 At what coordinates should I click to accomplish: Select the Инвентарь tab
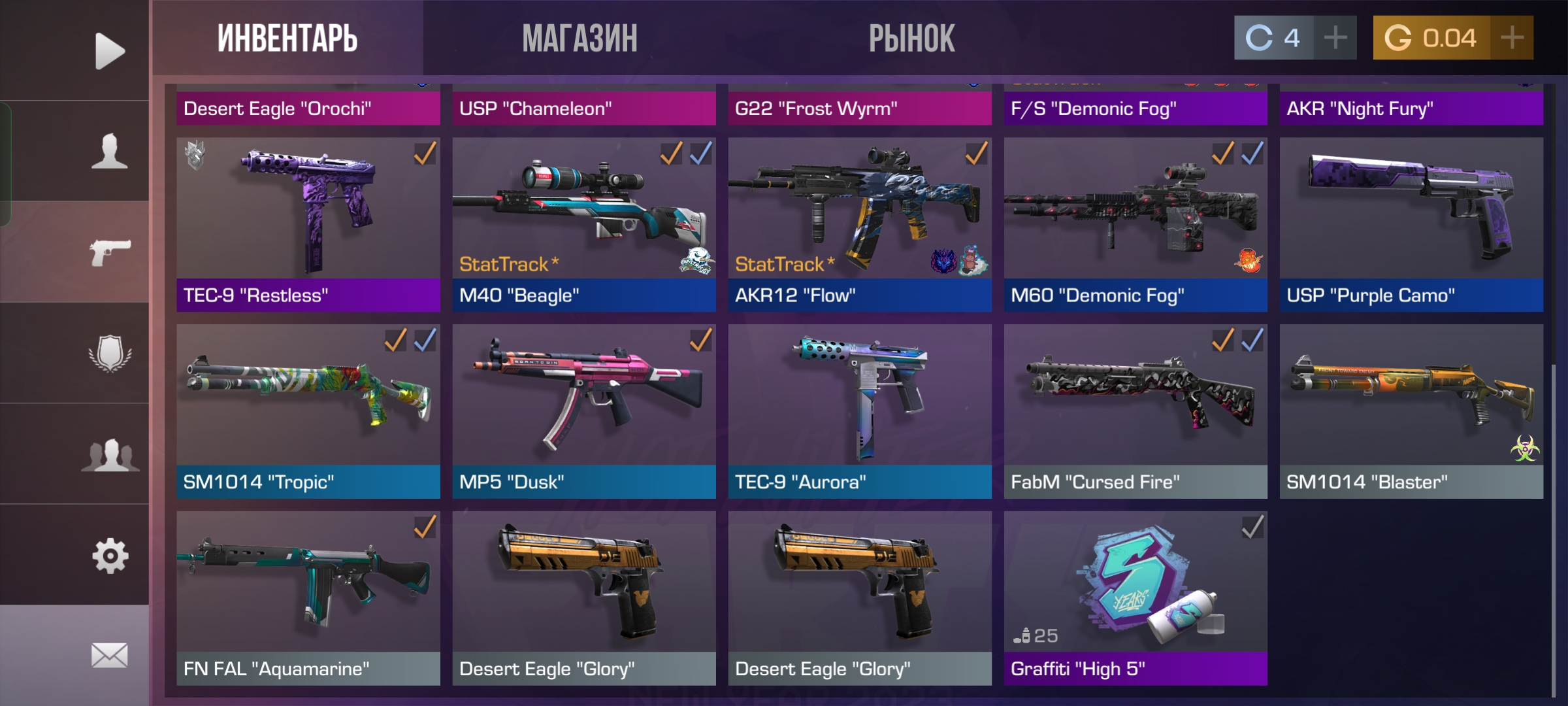tap(287, 38)
